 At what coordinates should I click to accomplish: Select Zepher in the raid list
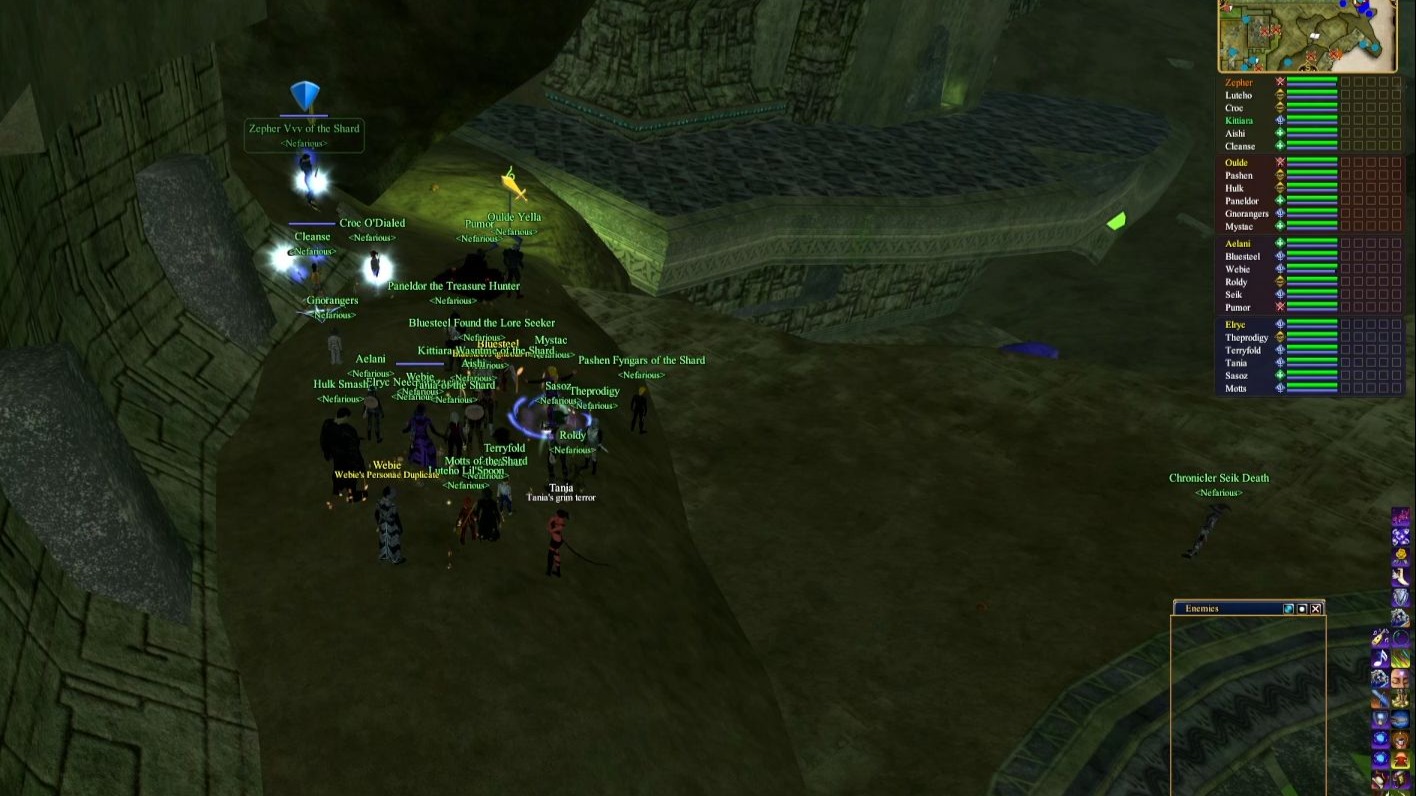(x=1238, y=83)
